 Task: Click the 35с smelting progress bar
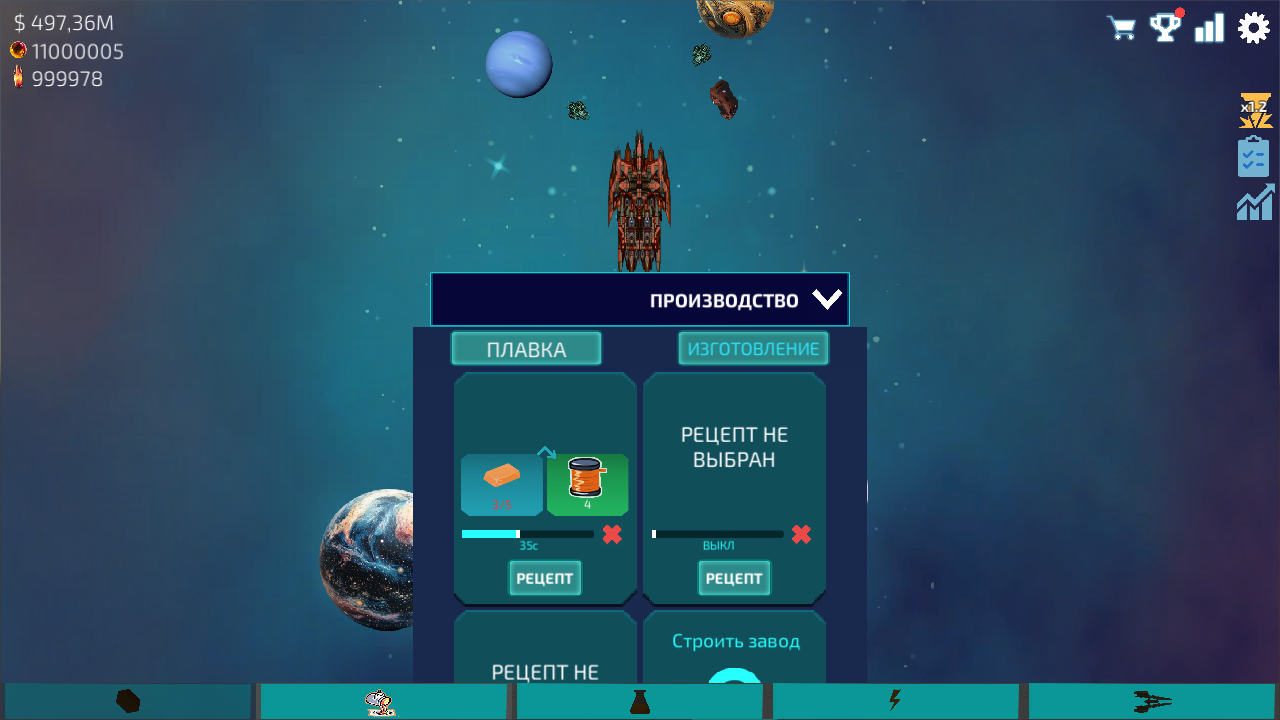(x=528, y=534)
